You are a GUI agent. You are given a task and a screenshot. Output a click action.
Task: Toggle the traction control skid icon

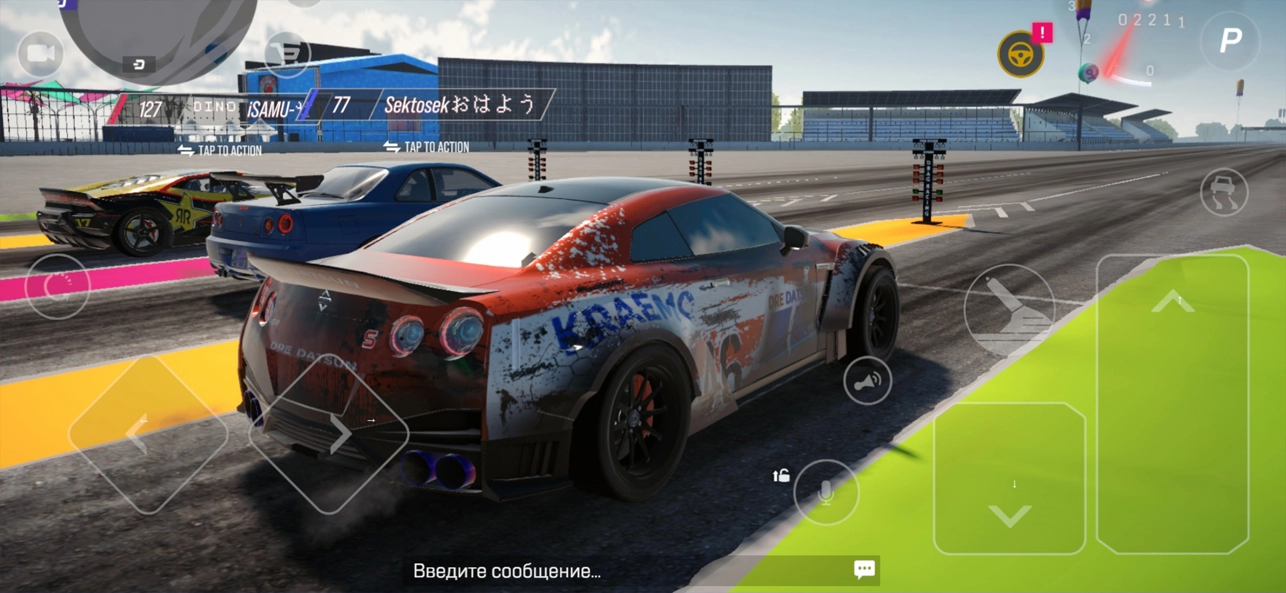click(1223, 192)
